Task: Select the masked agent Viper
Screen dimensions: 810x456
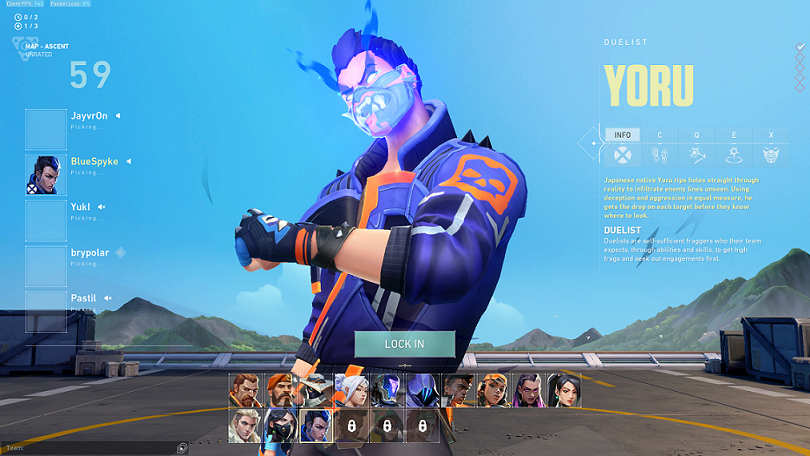Action: click(280, 425)
